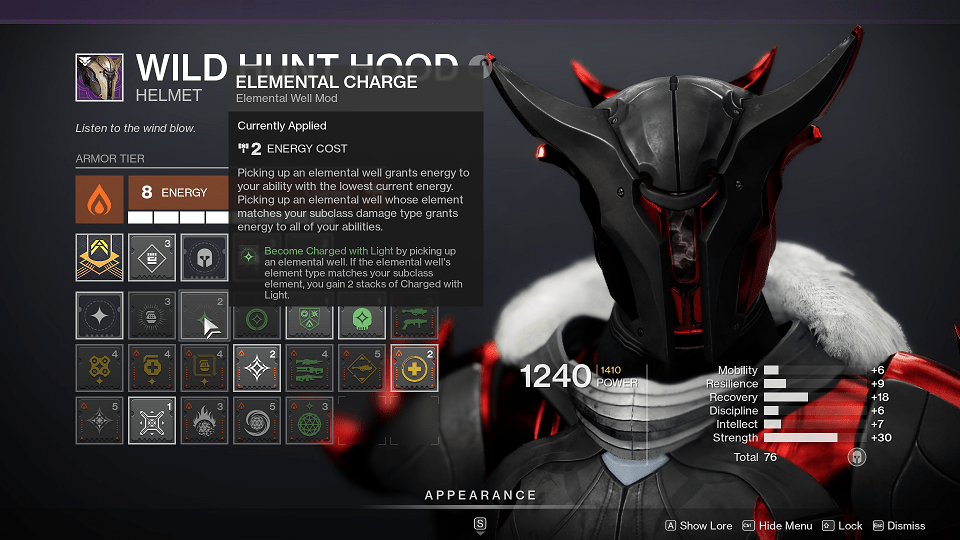The width and height of the screenshot is (960, 540).
Task: Pick the glowing fist mod costing 3
Action: tap(152, 316)
